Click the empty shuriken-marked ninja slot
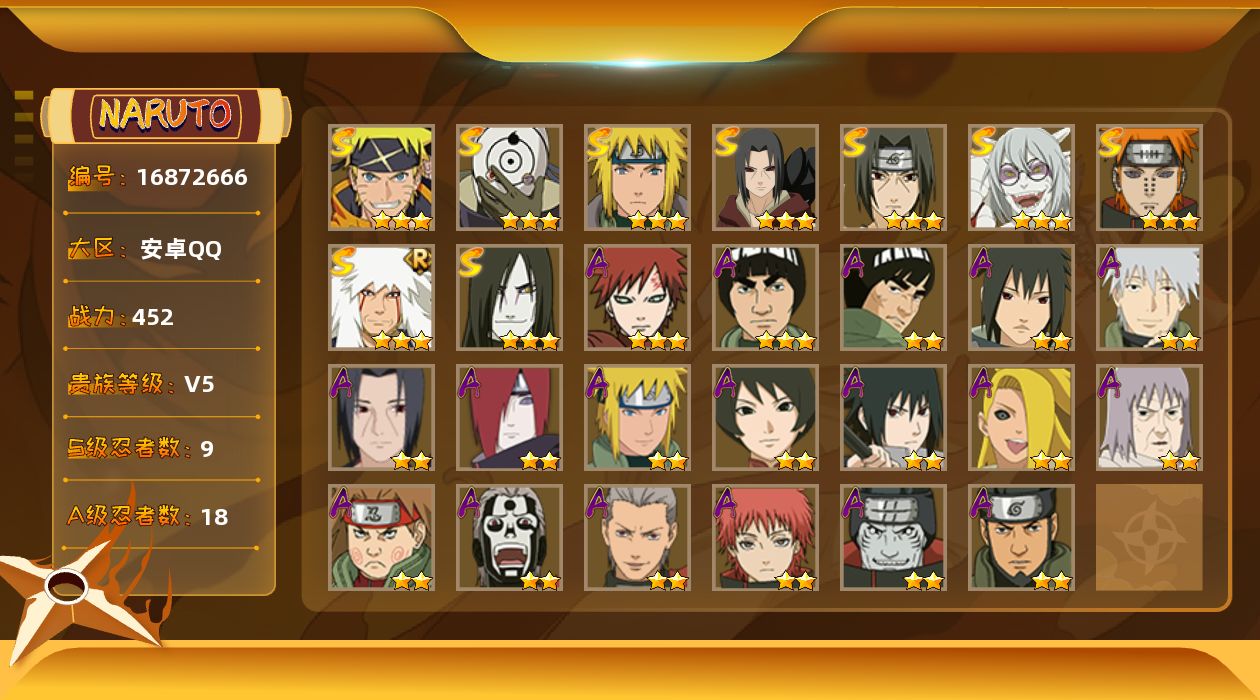1260x700 pixels. (1149, 537)
